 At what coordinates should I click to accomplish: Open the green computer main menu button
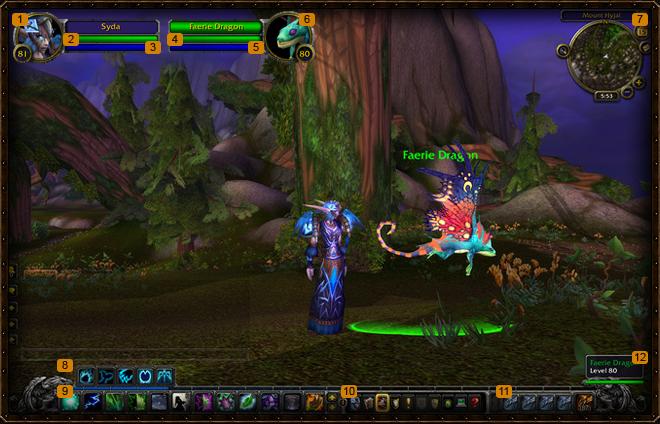click(x=461, y=402)
